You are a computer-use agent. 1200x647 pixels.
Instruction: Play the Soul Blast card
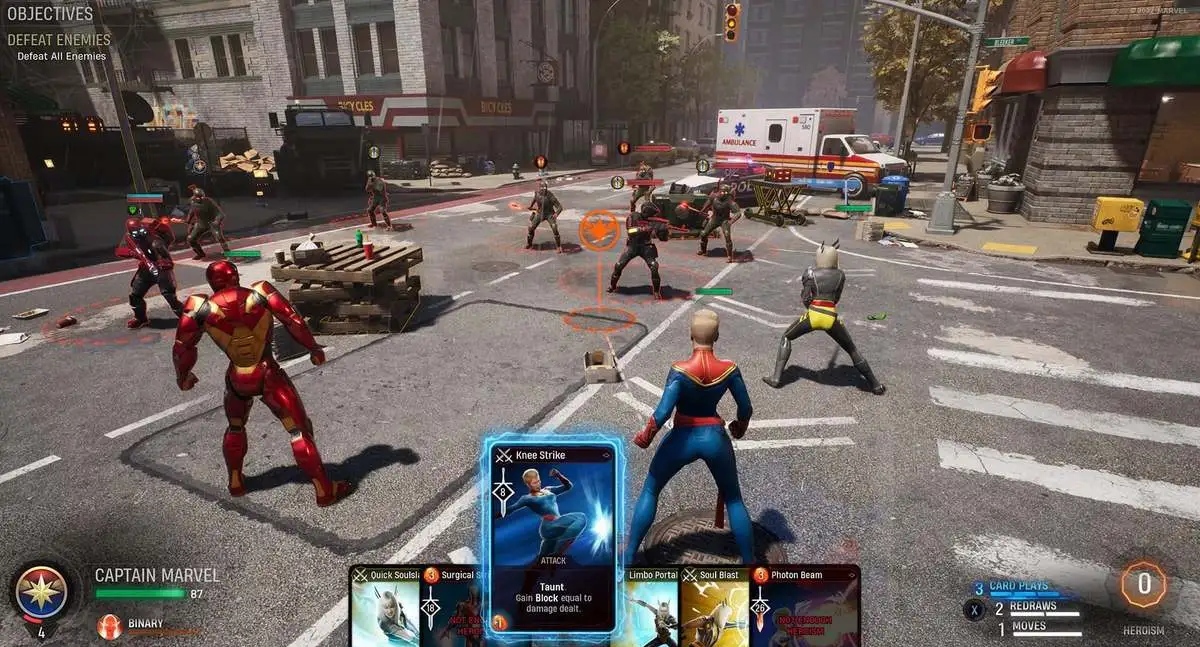click(714, 608)
